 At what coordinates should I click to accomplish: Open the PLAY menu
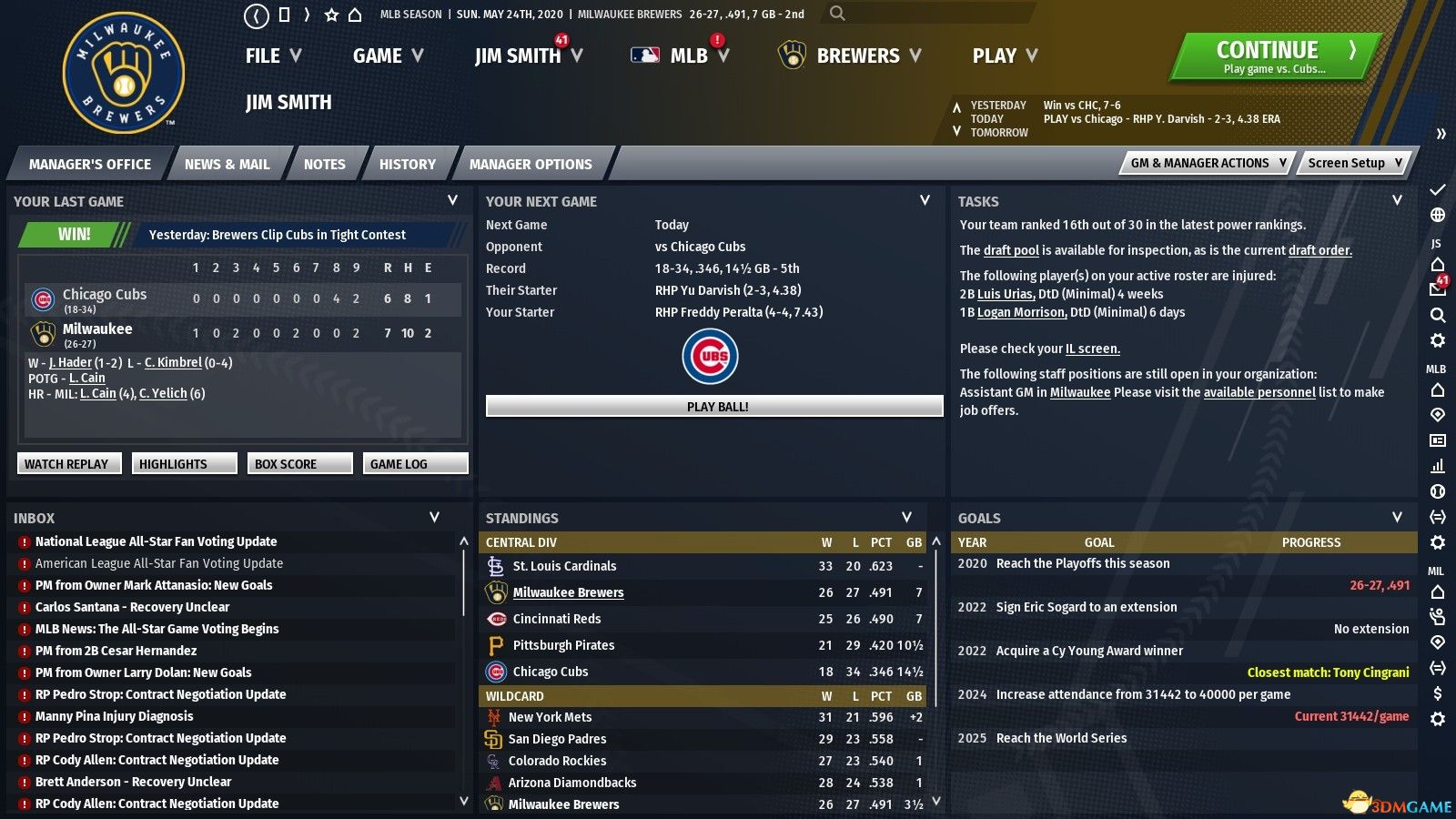pyautogui.click(x=1005, y=56)
